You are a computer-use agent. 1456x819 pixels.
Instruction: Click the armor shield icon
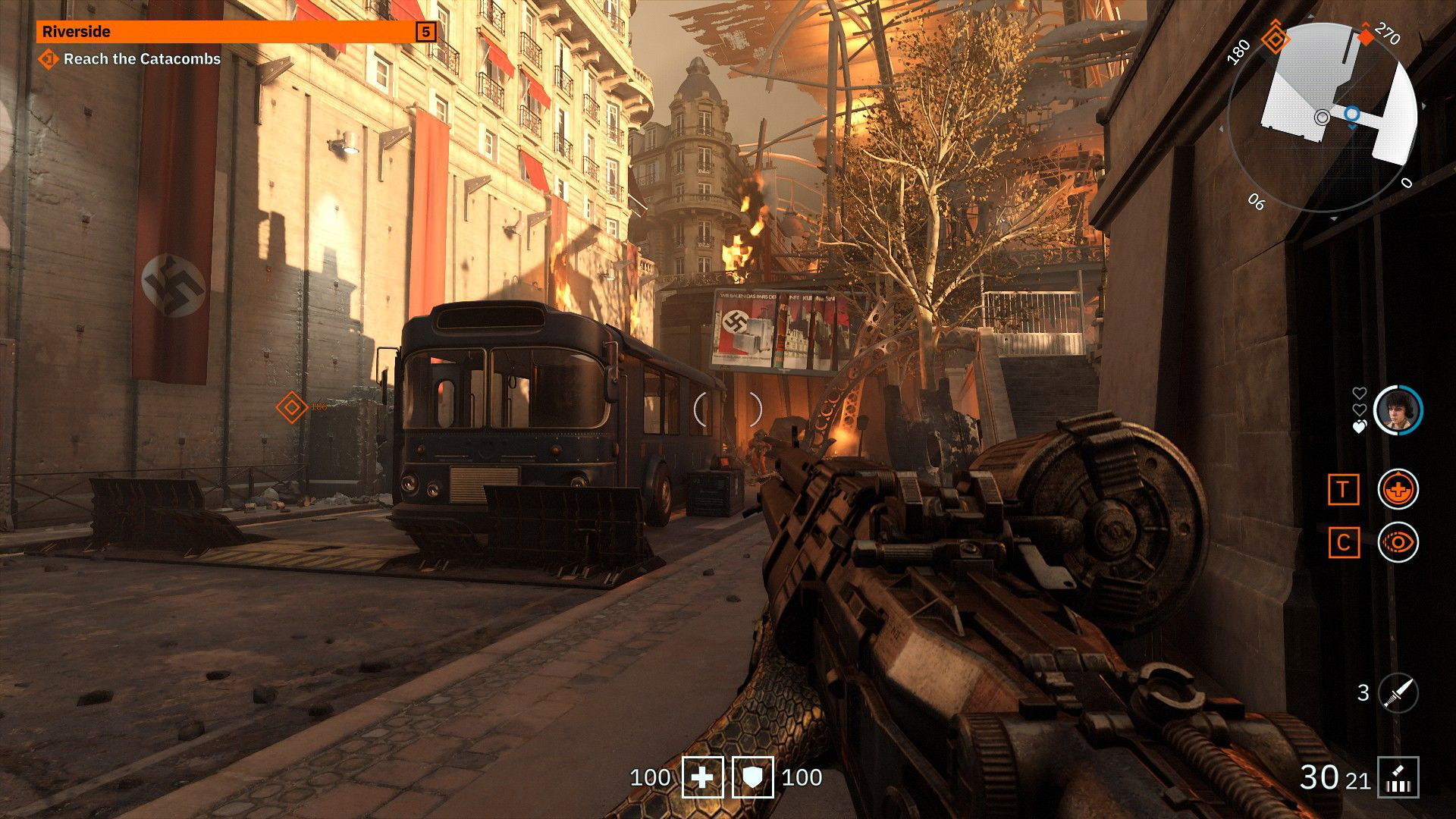752,777
